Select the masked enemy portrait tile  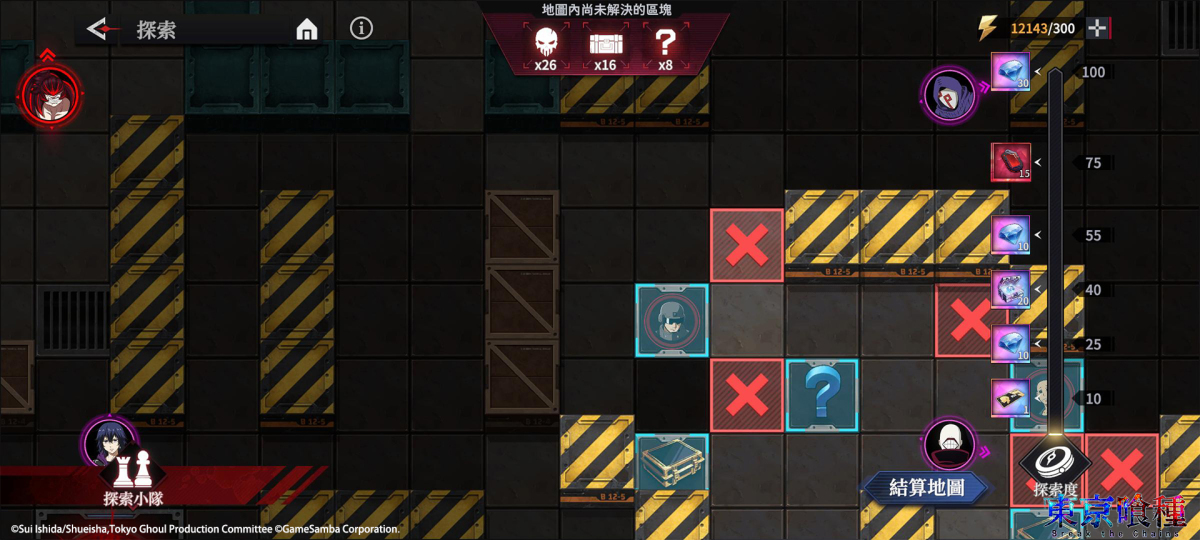(x=672, y=320)
